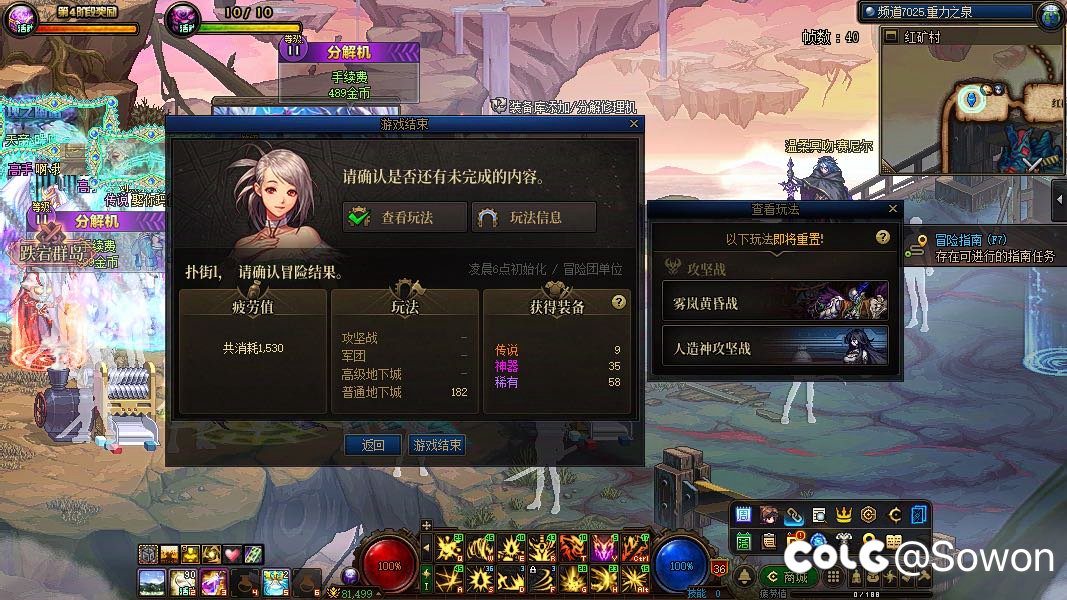Open the 商城 shop button
The height and width of the screenshot is (600, 1067).
point(788,577)
